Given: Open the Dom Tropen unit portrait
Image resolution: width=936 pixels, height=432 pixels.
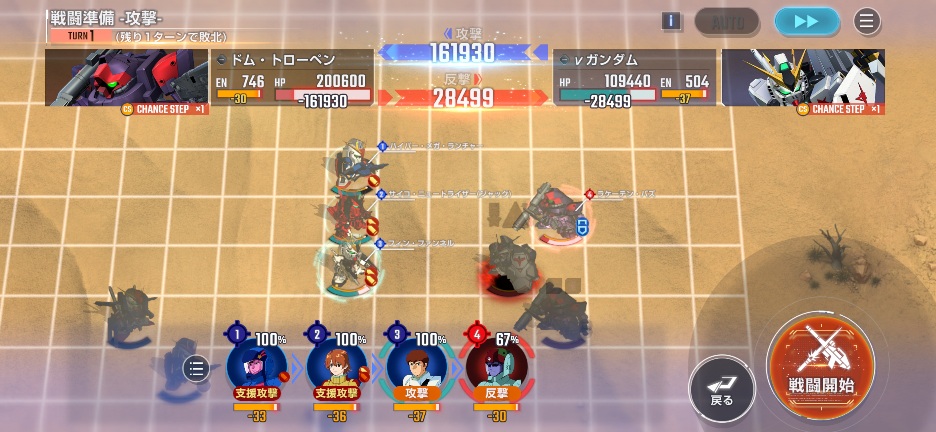Looking at the screenshot, I should (x=126, y=78).
